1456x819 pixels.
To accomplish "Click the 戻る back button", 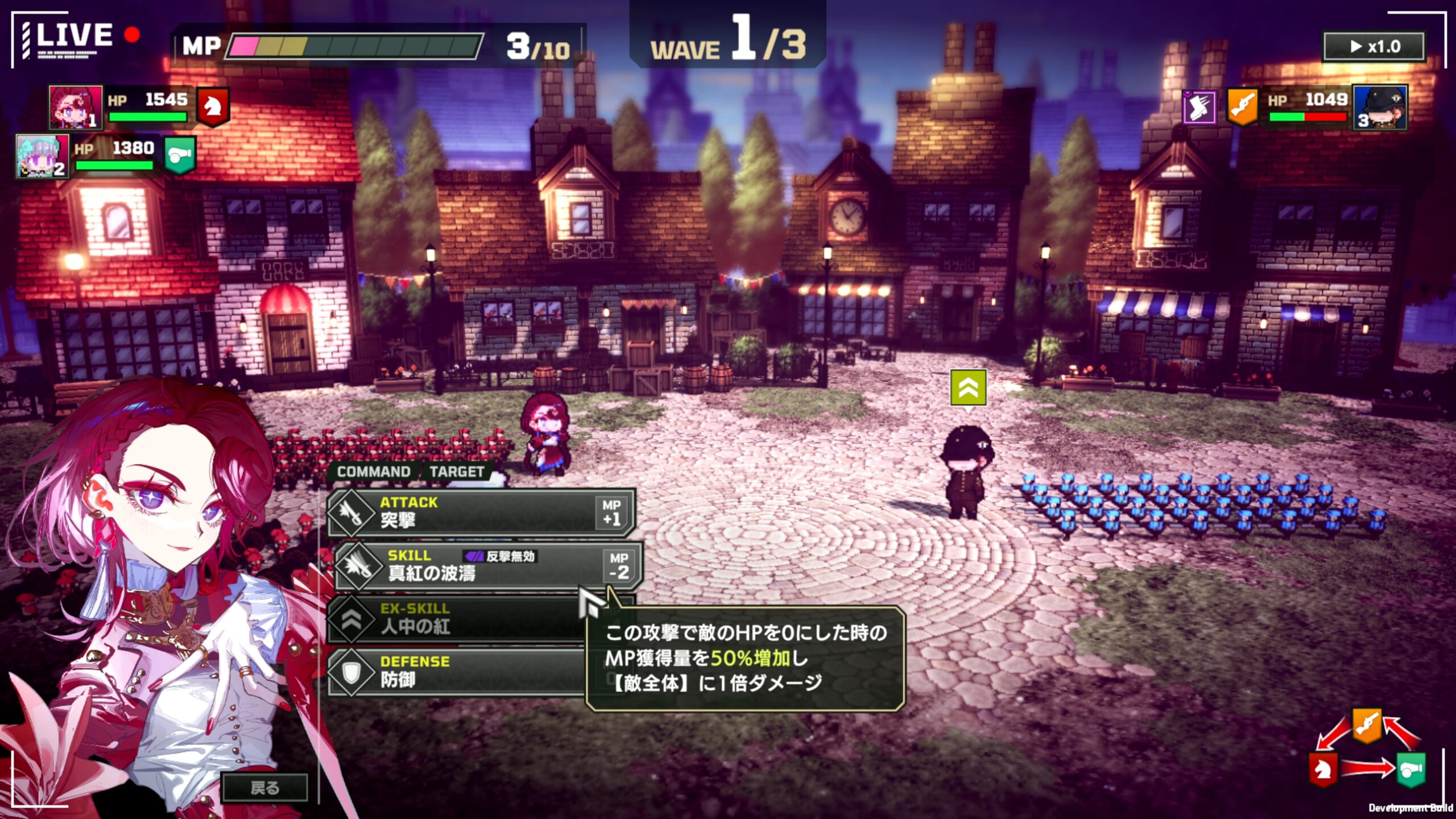I will (x=264, y=787).
